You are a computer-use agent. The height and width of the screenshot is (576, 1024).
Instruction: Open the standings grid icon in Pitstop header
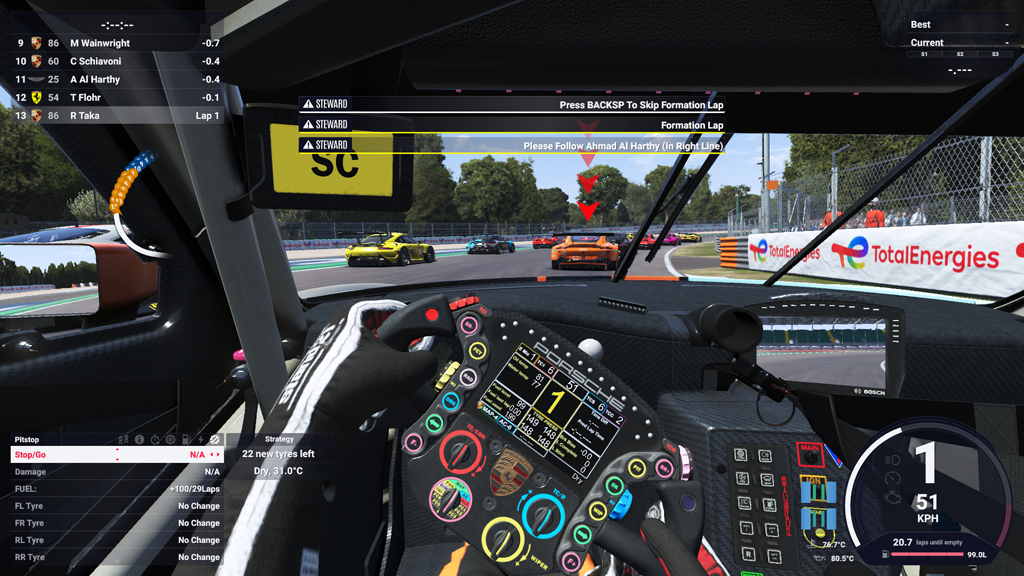point(124,439)
